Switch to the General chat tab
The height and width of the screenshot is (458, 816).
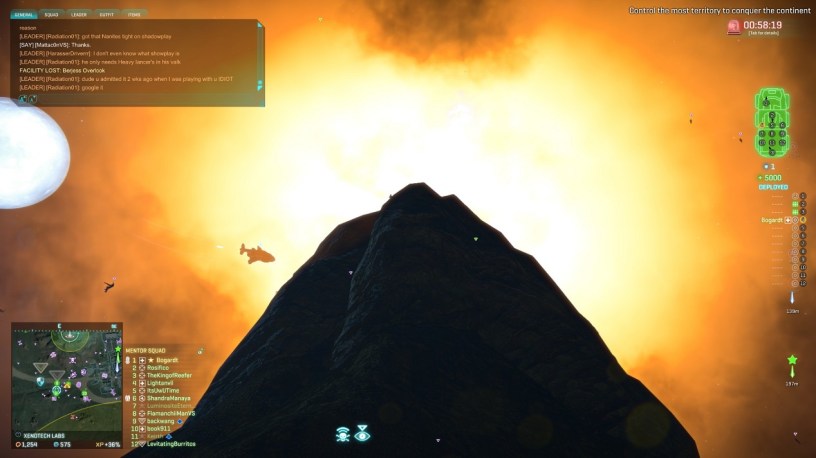(x=24, y=15)
